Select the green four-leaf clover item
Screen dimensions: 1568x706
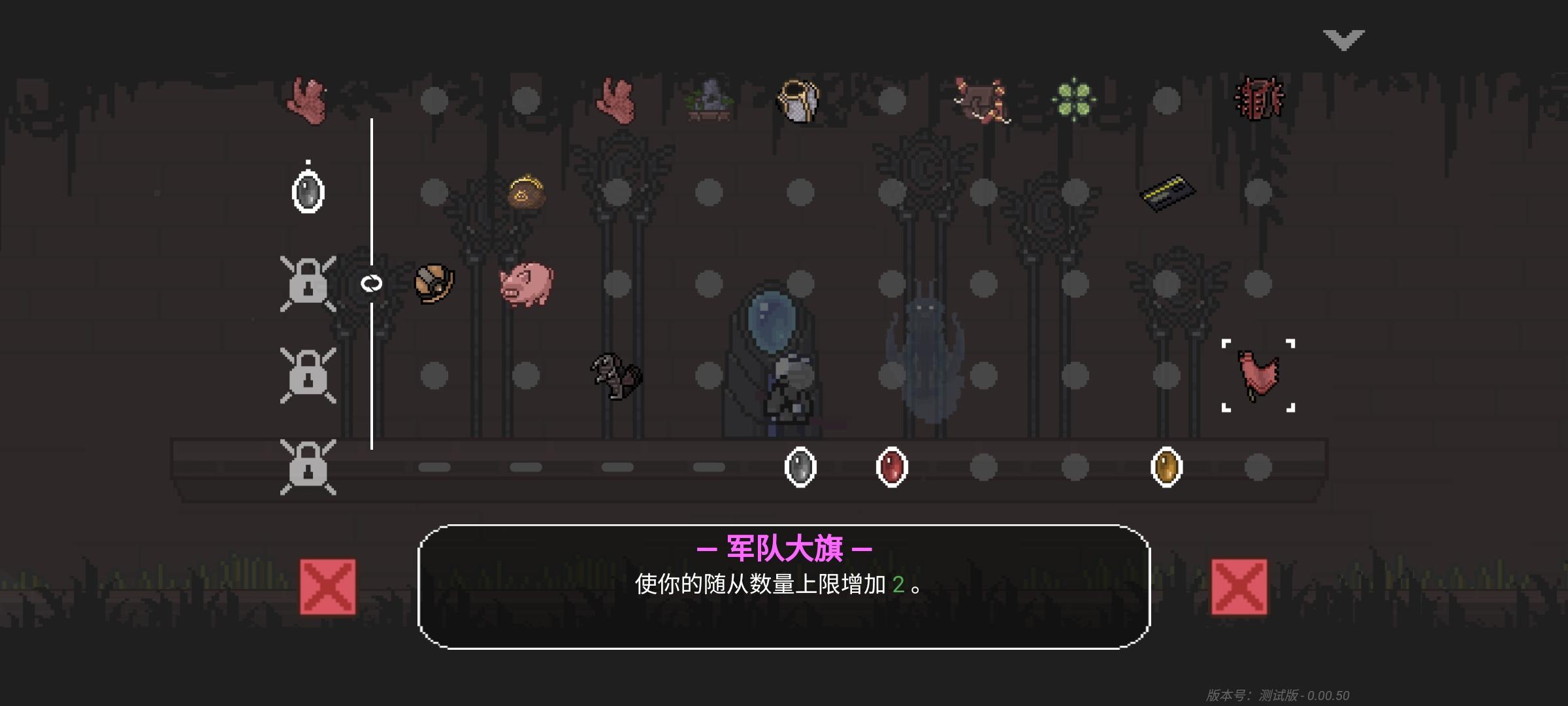(1075, 99)
